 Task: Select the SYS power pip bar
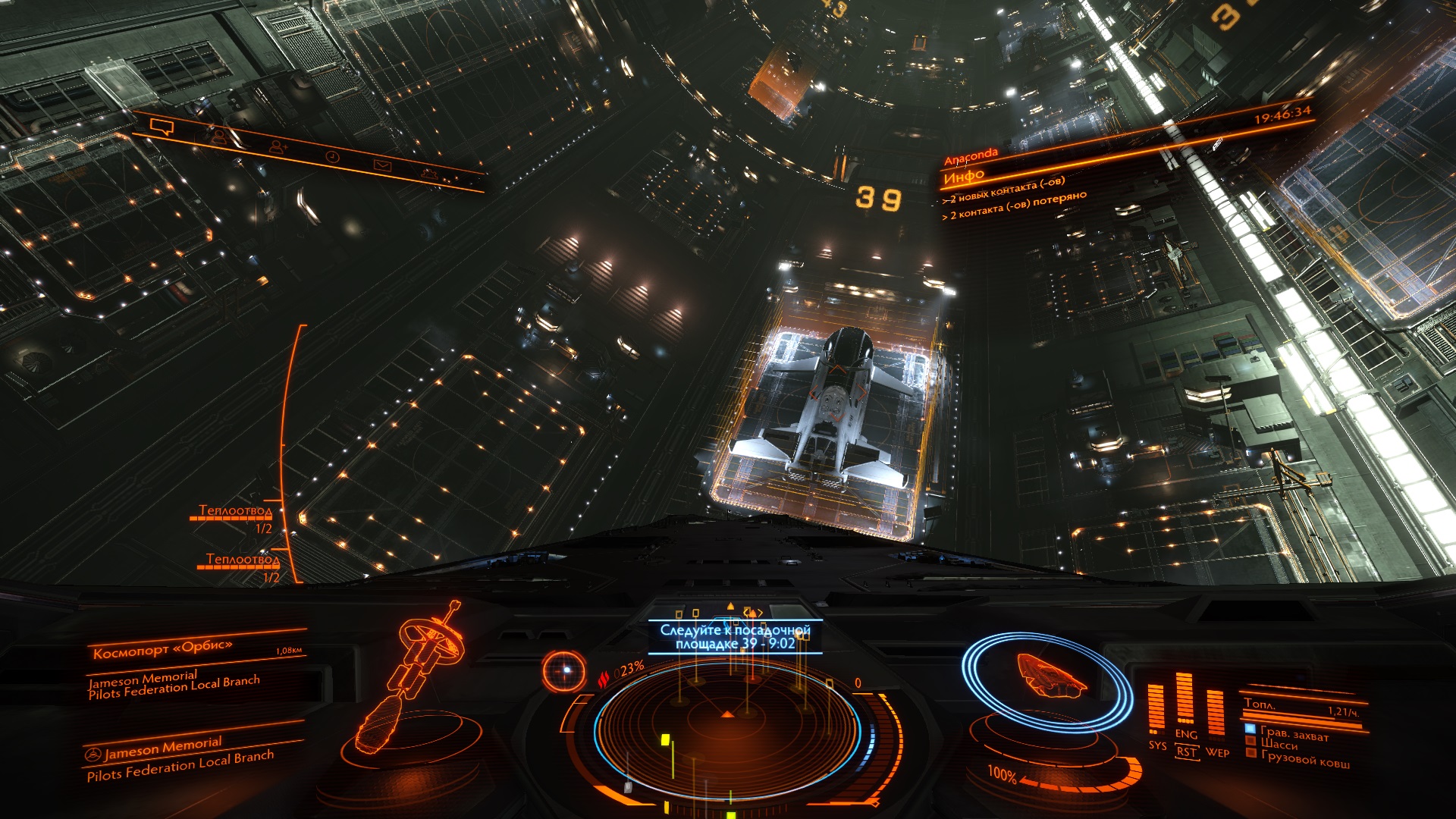(x=1156, y=711)
